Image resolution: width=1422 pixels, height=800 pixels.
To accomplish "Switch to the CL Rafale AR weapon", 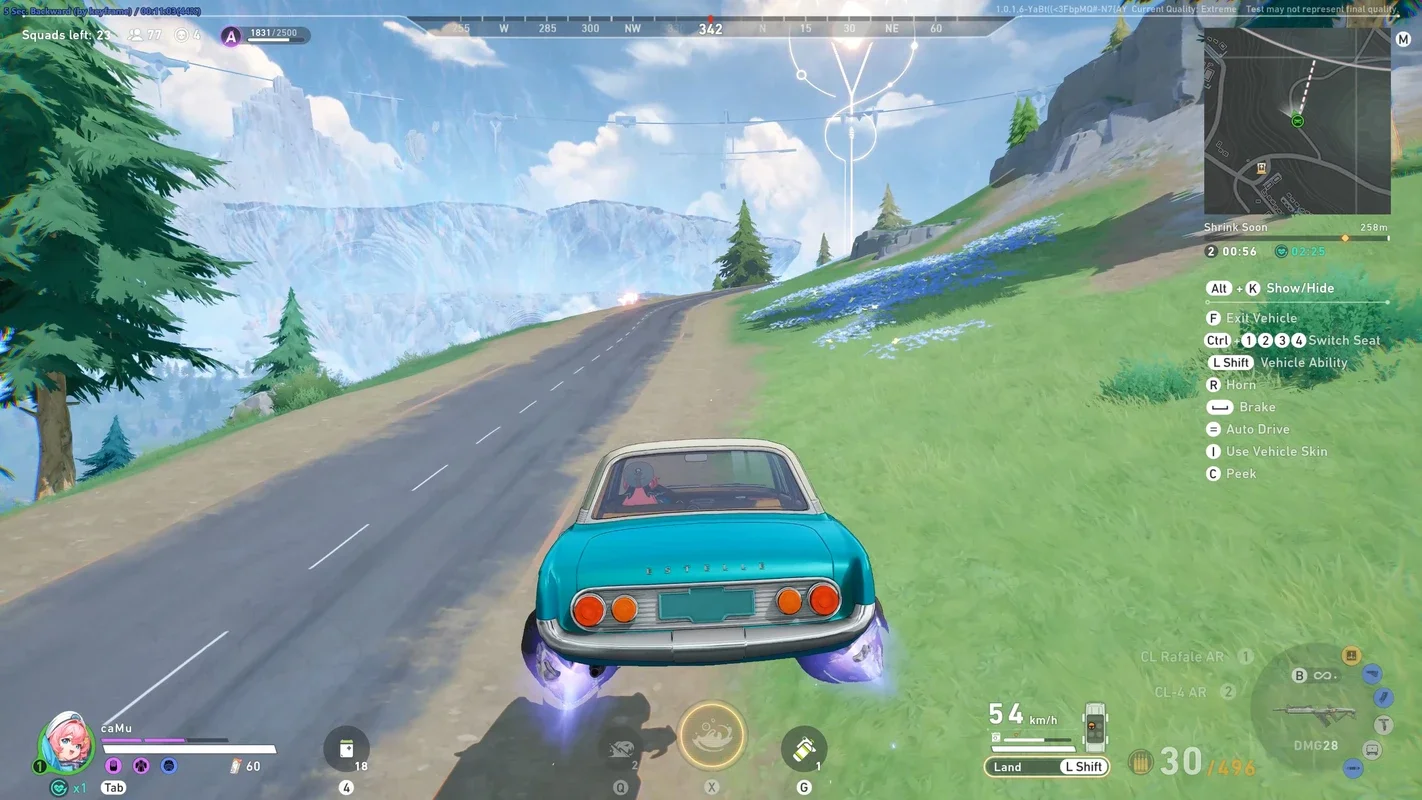I will pos(1182,657).
